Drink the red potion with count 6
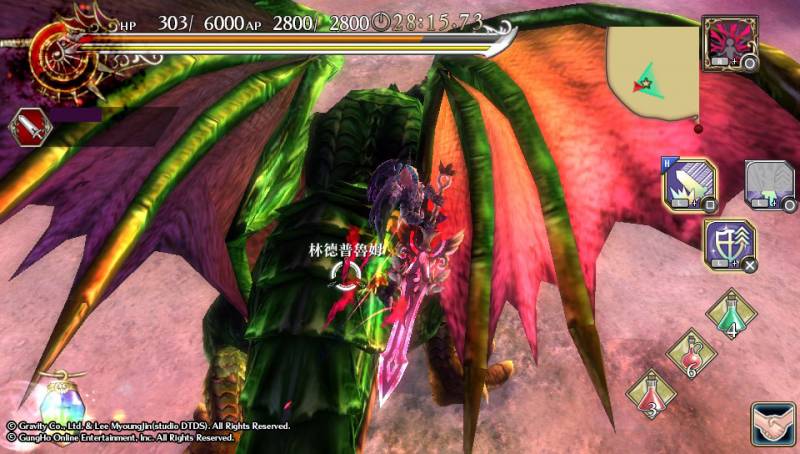The width and height of the screenshot is (800, 454). (691, 356)
